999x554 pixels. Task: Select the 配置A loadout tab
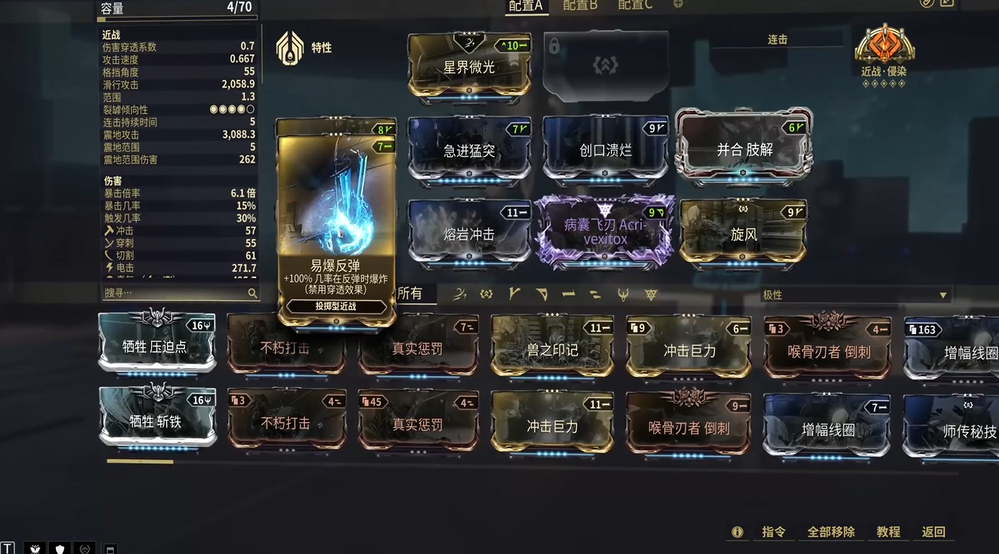(x=526, y=6)
